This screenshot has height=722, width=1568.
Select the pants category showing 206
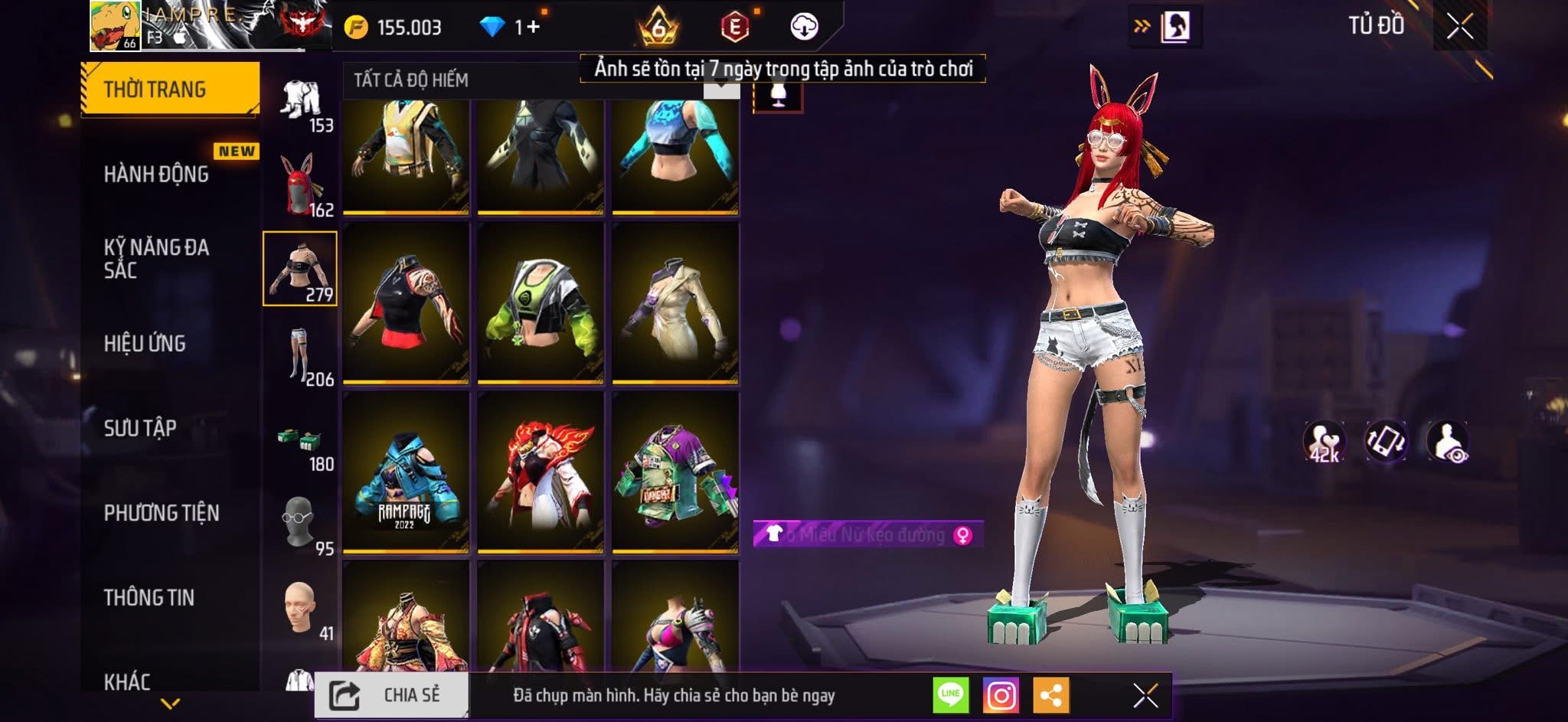click(300, 355)
